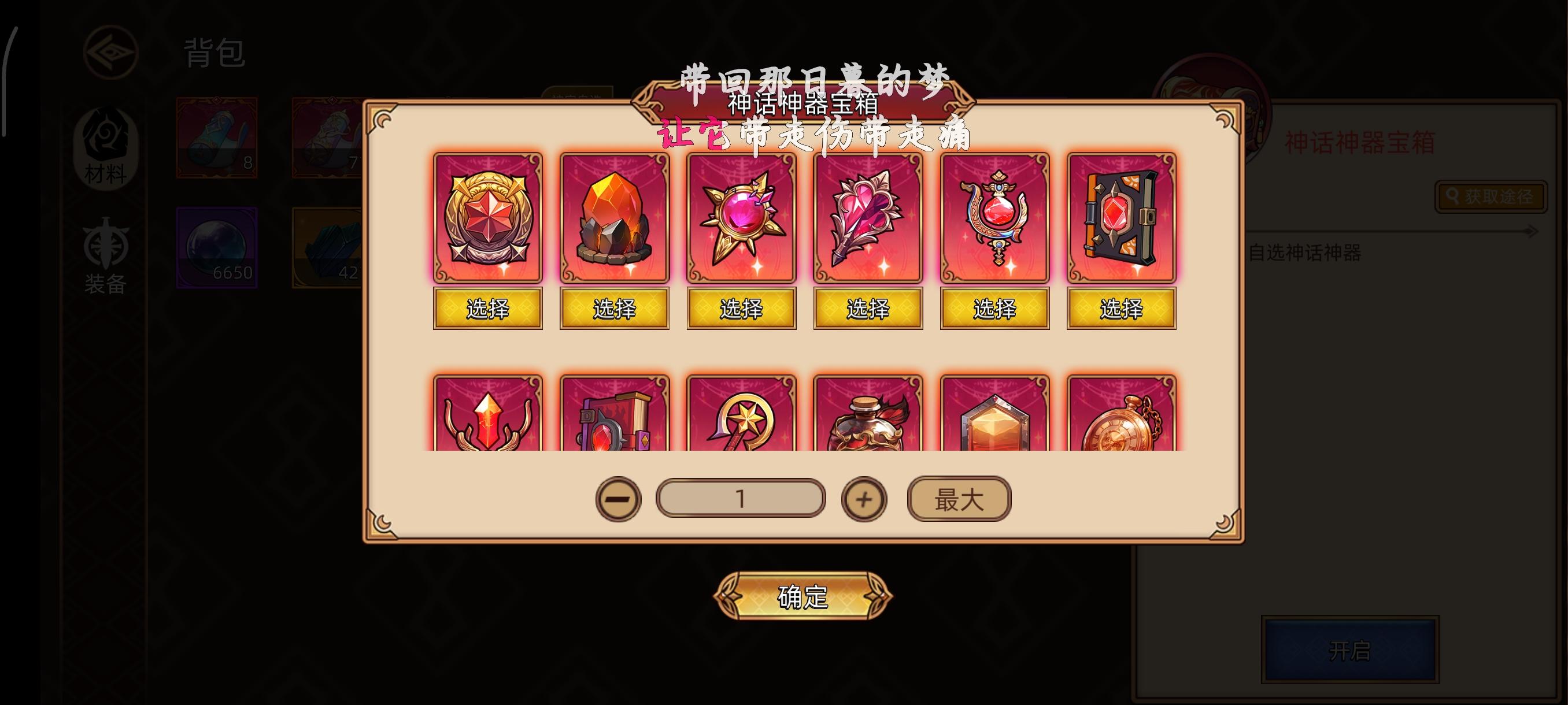Open the 获取途径 acquisition path panel
Image resolution: width=1568 pixels, height=705 pixels.
coord(1490,196)
